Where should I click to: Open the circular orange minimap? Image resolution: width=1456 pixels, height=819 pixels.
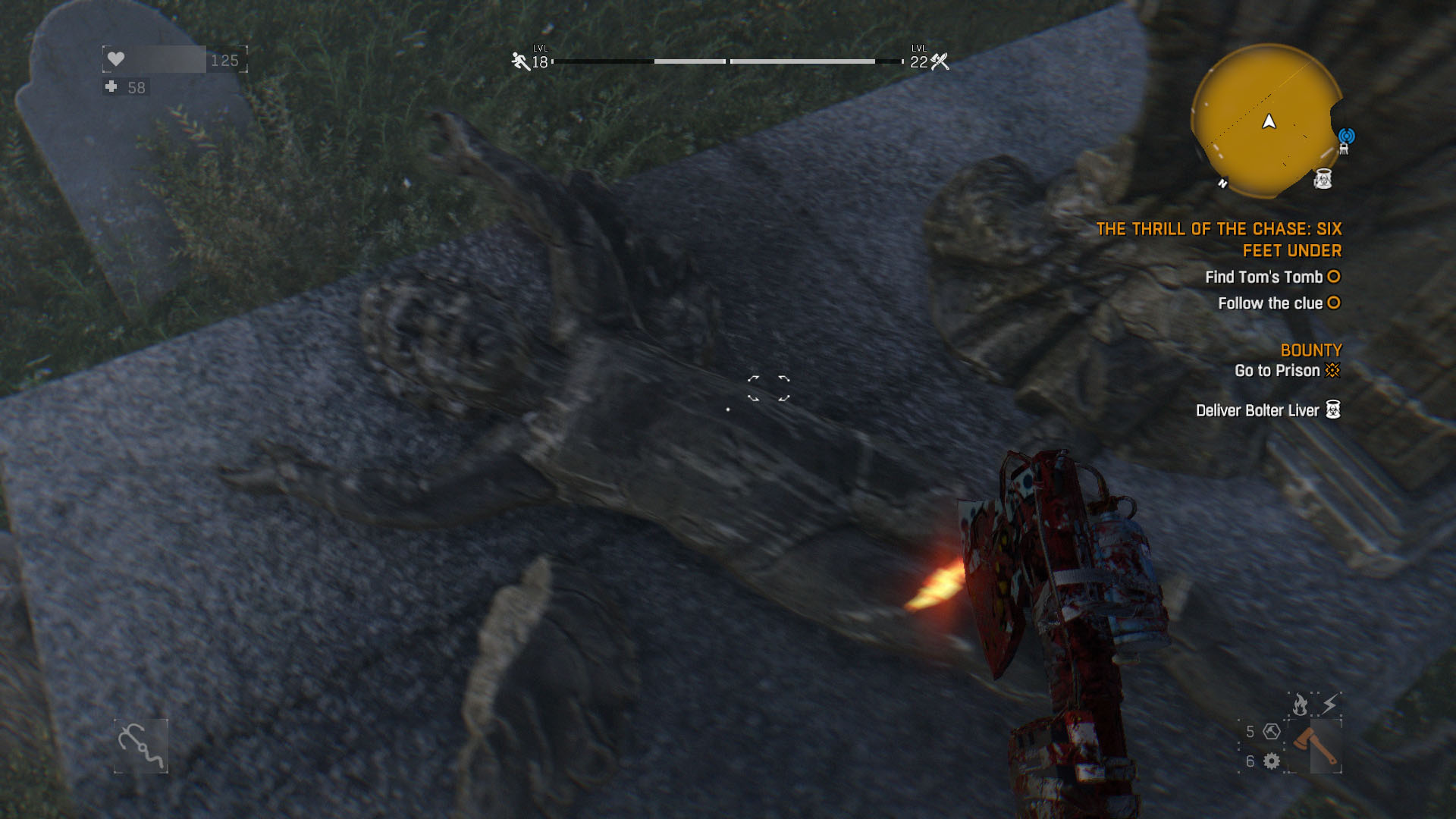pos(1266,121)
